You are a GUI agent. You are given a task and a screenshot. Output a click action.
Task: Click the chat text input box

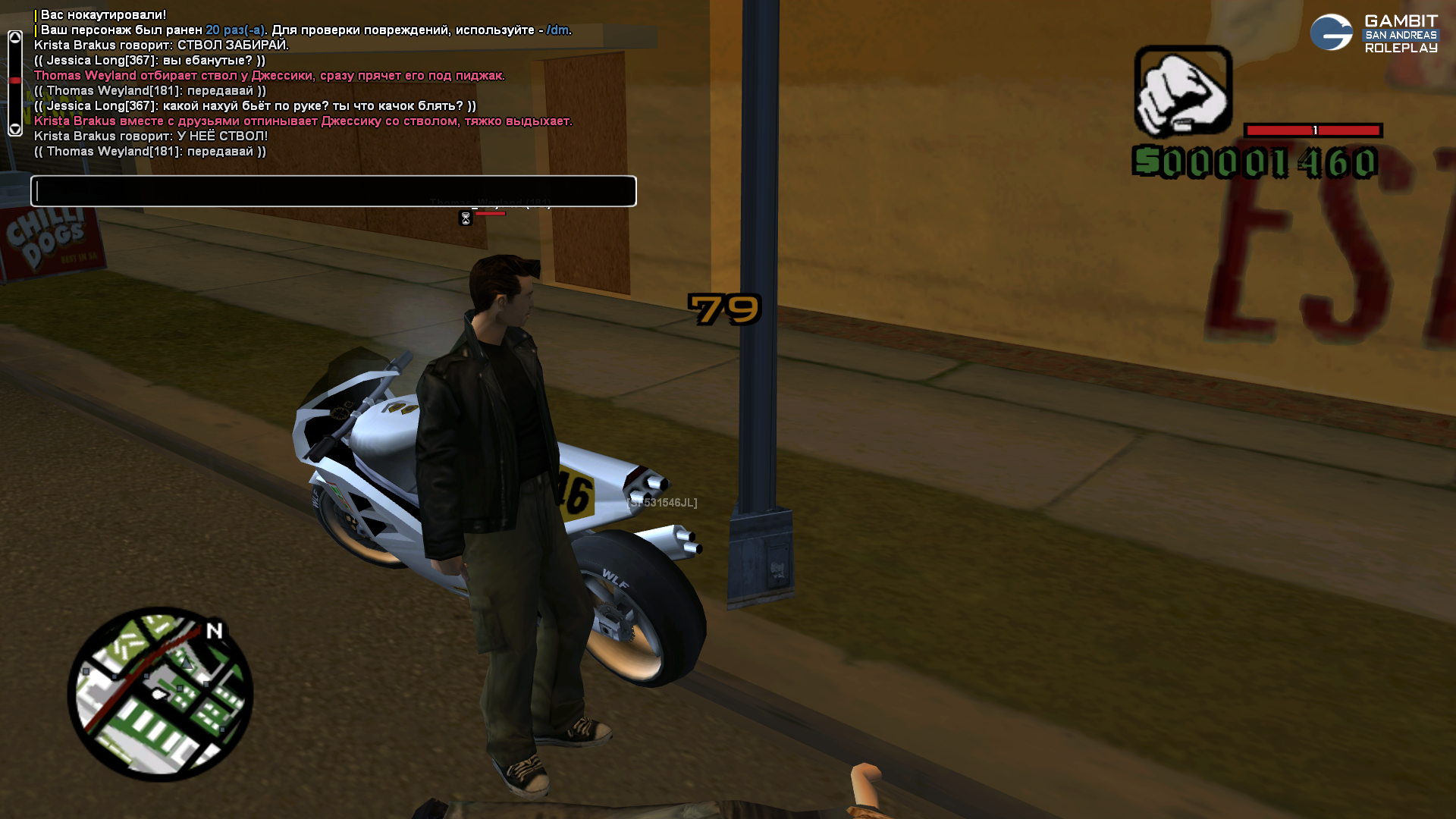(334, 191)
